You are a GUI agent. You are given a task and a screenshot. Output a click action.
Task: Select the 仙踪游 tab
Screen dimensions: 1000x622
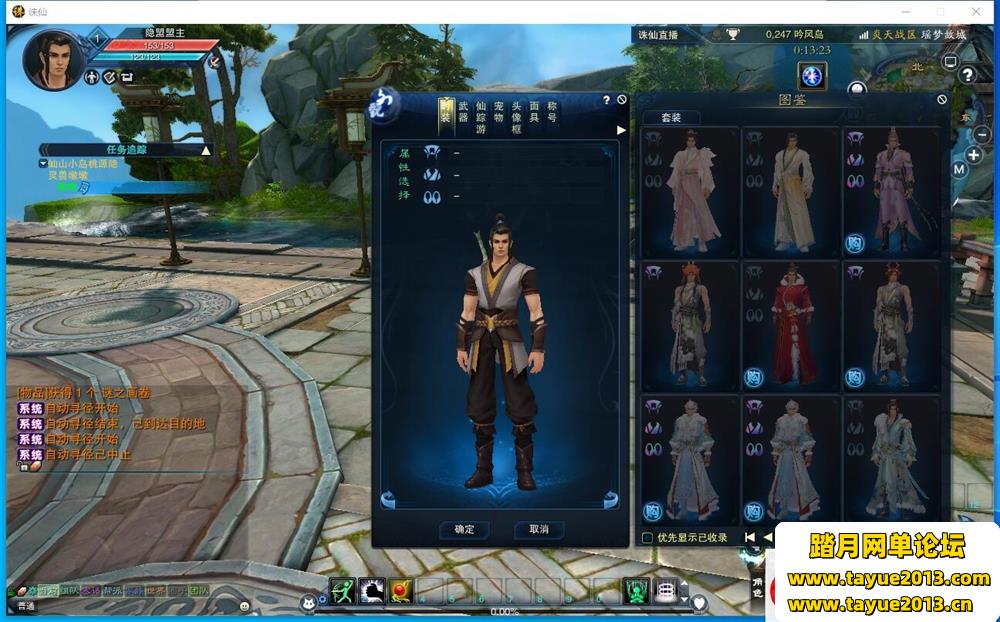coord(481,114)
